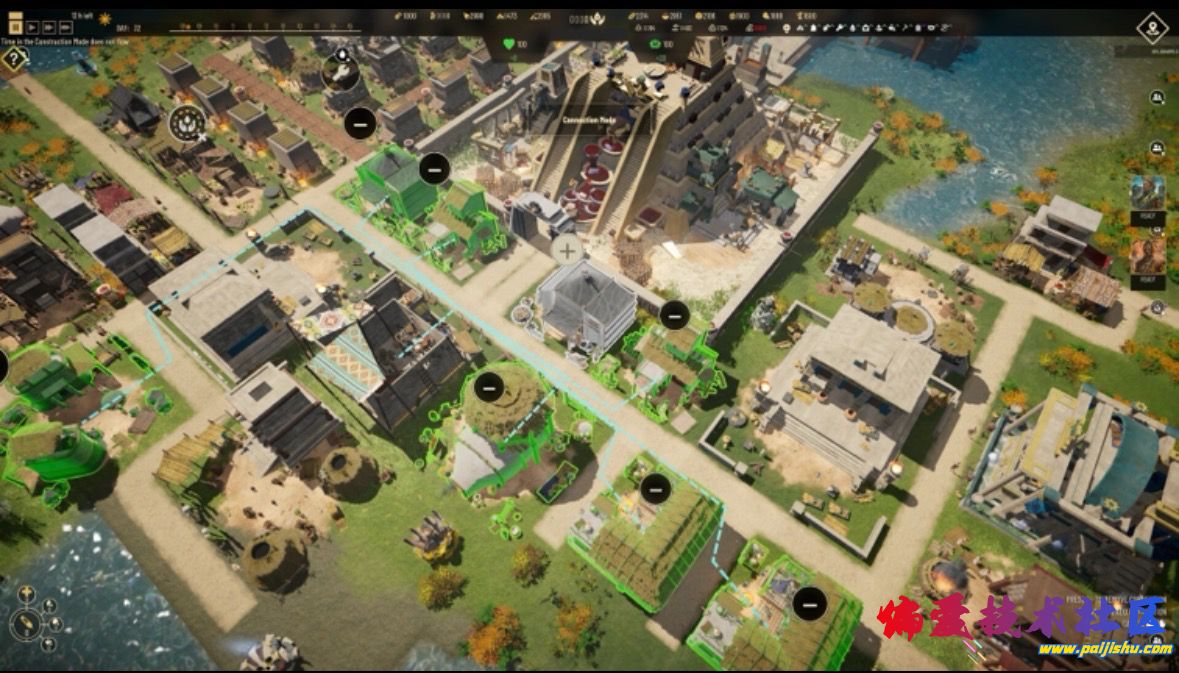1179x673 pixels.
Task: Select the round lotus emblem badge with X
Action: tap(187, 122)
